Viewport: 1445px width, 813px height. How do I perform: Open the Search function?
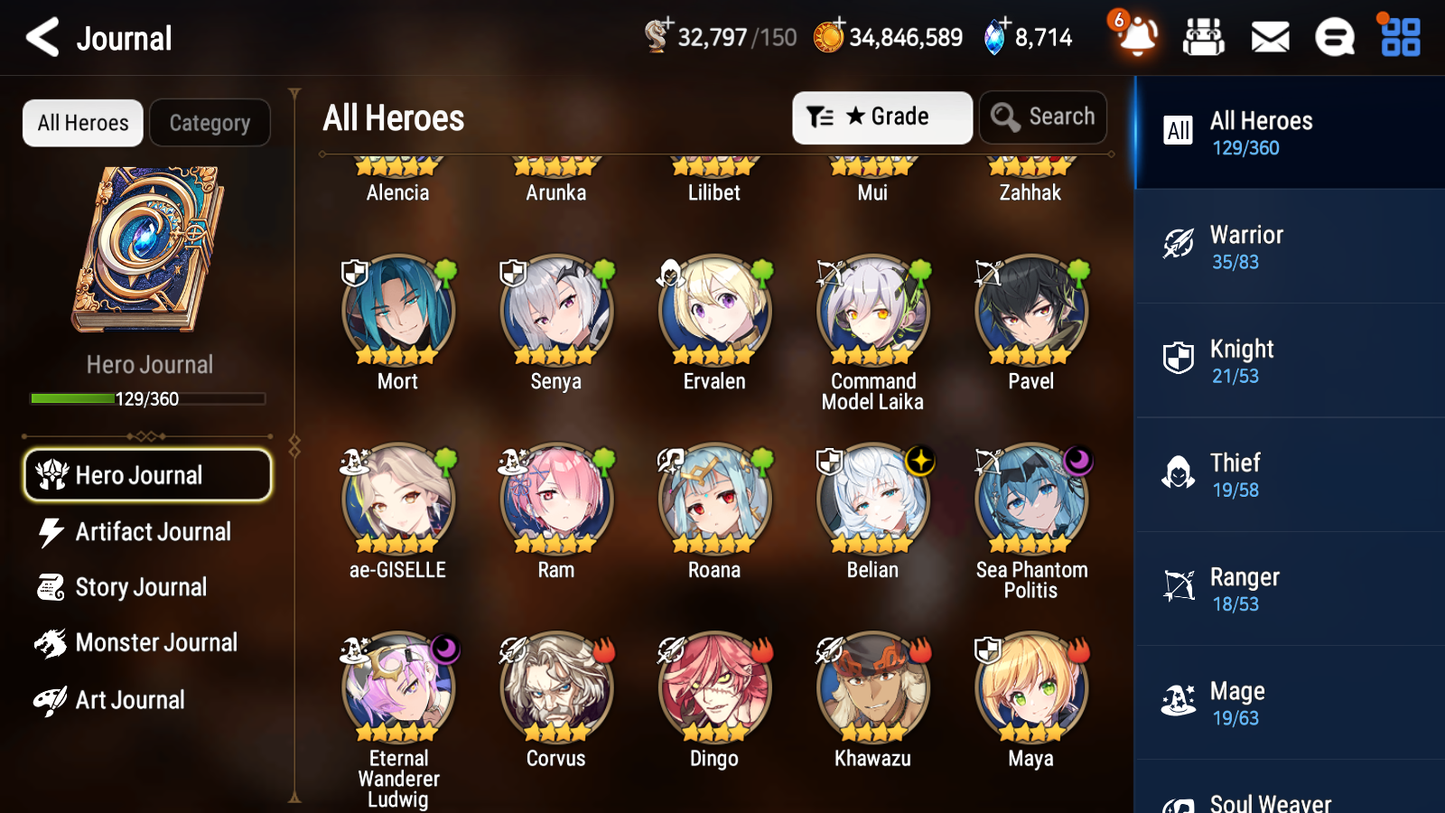1043,117
